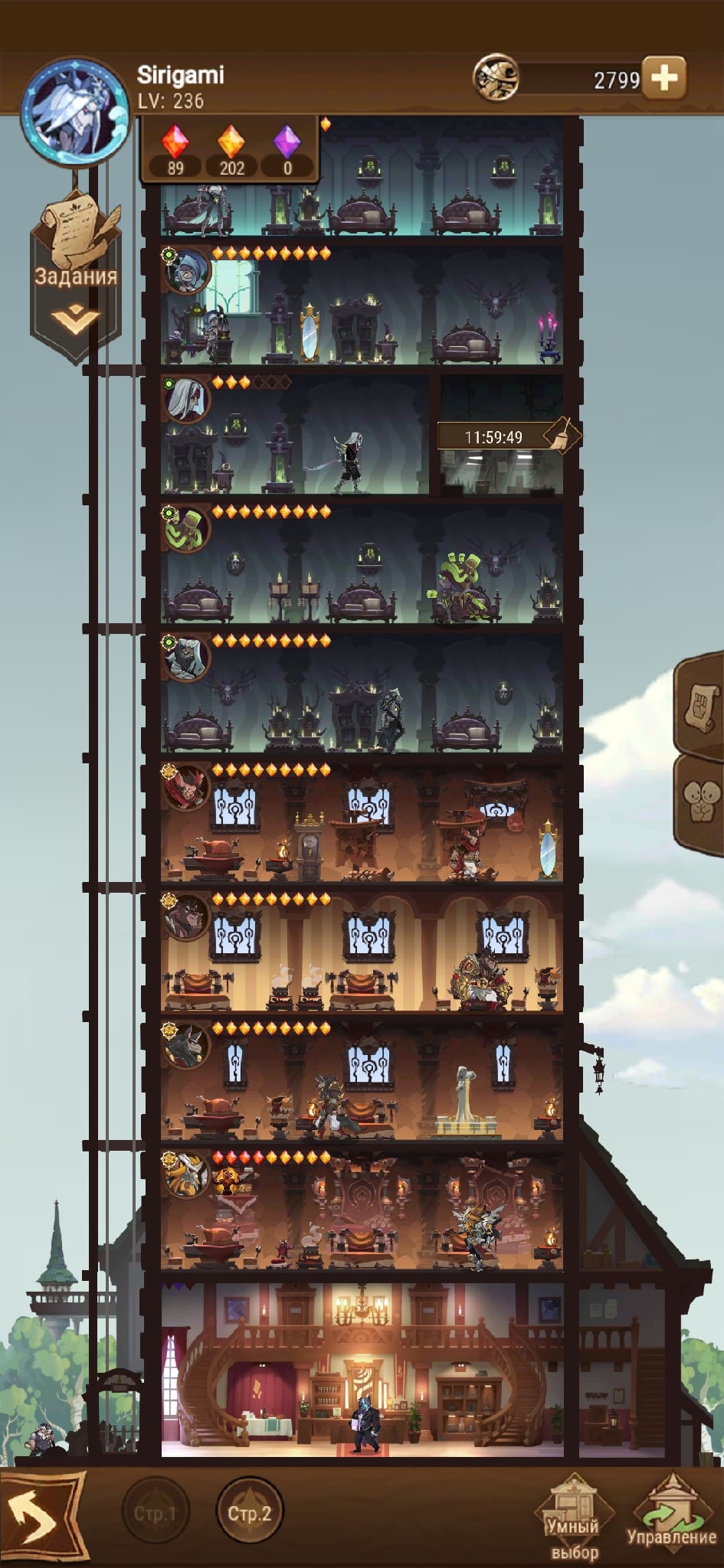Screen dimensions: 724x1568
Task: Expand the Задания dropdown chevron
Action: (75, 320)
